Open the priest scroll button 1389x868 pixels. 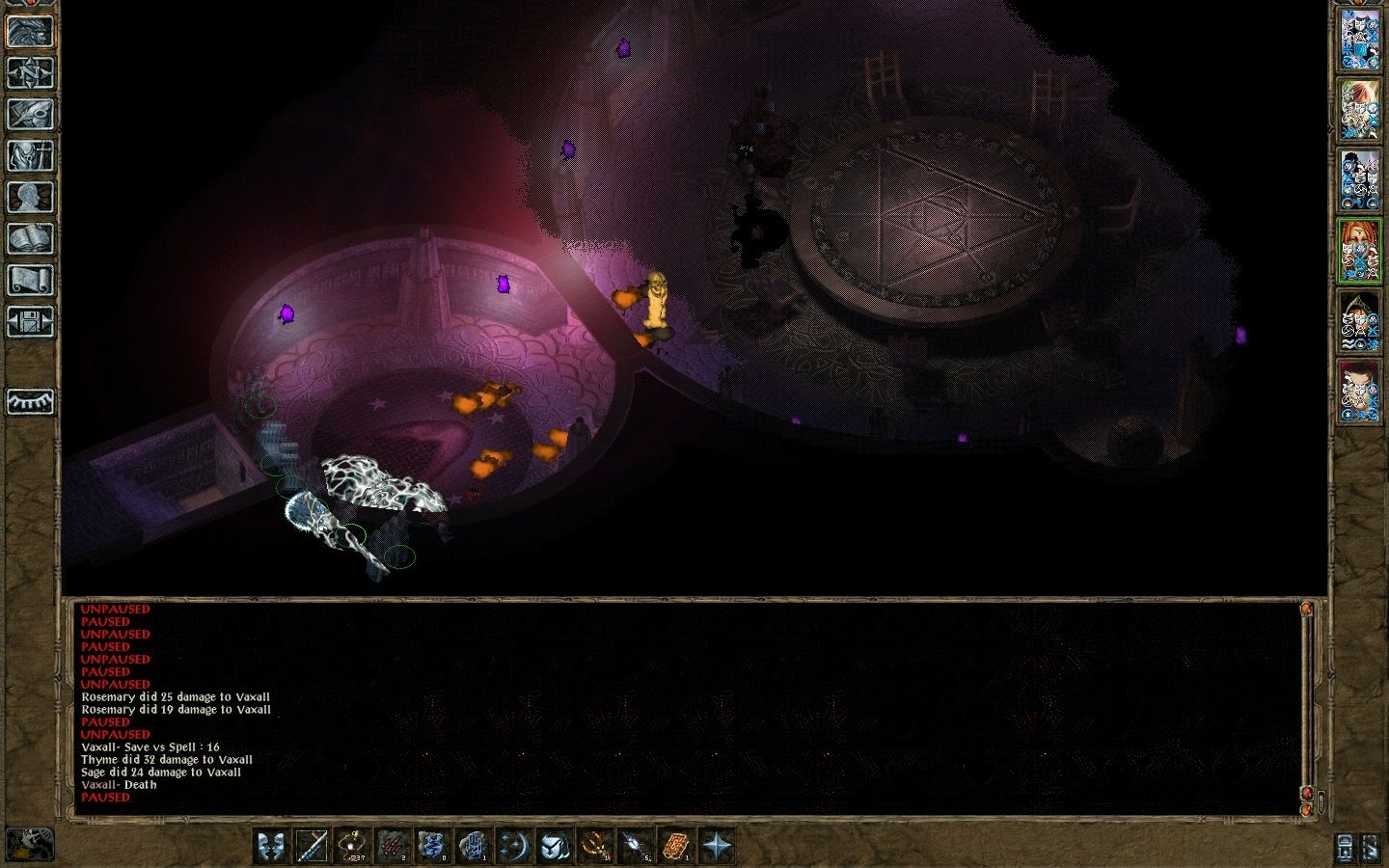click(30, 280)
